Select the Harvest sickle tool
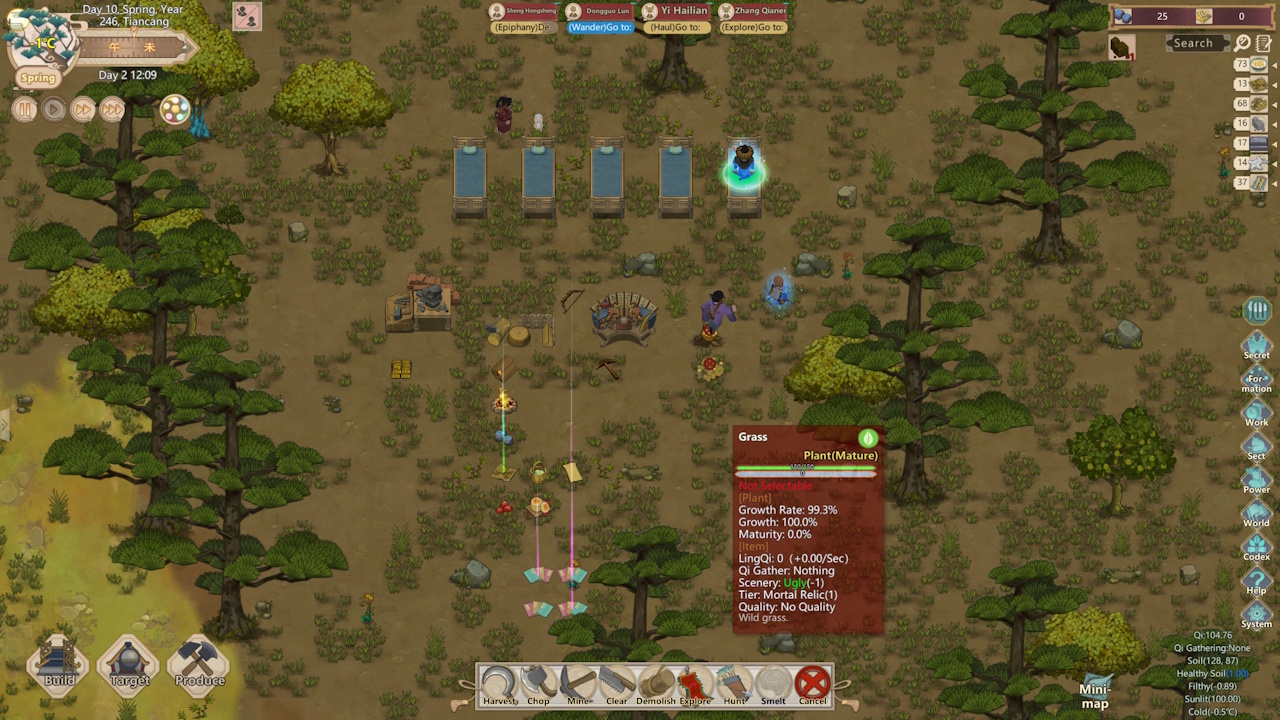1280x720 pixels. (x=498, y=685)
